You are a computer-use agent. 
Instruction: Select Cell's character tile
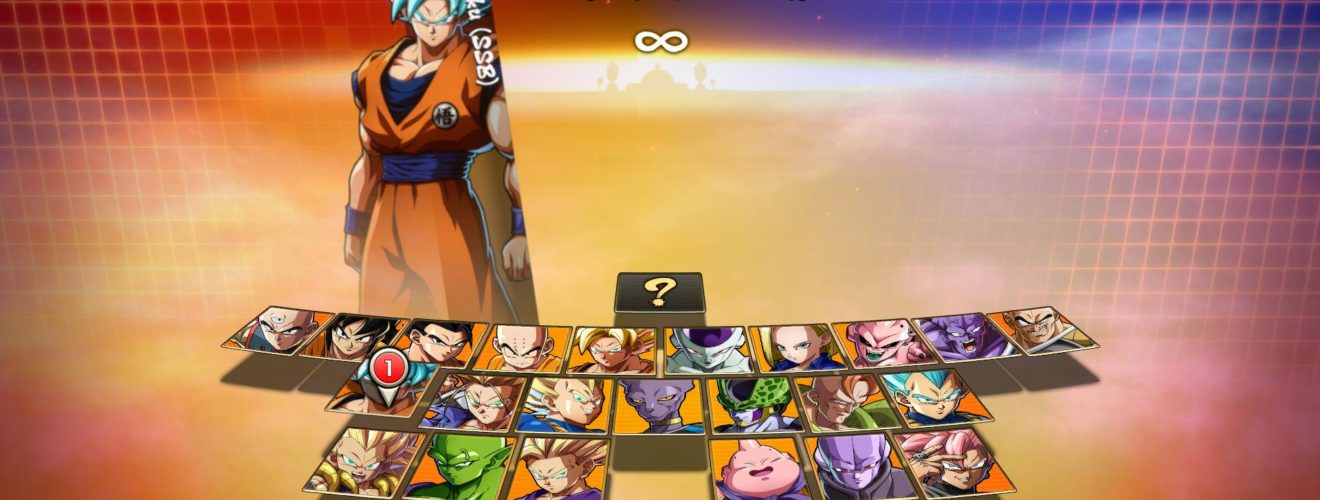point(752,405)
